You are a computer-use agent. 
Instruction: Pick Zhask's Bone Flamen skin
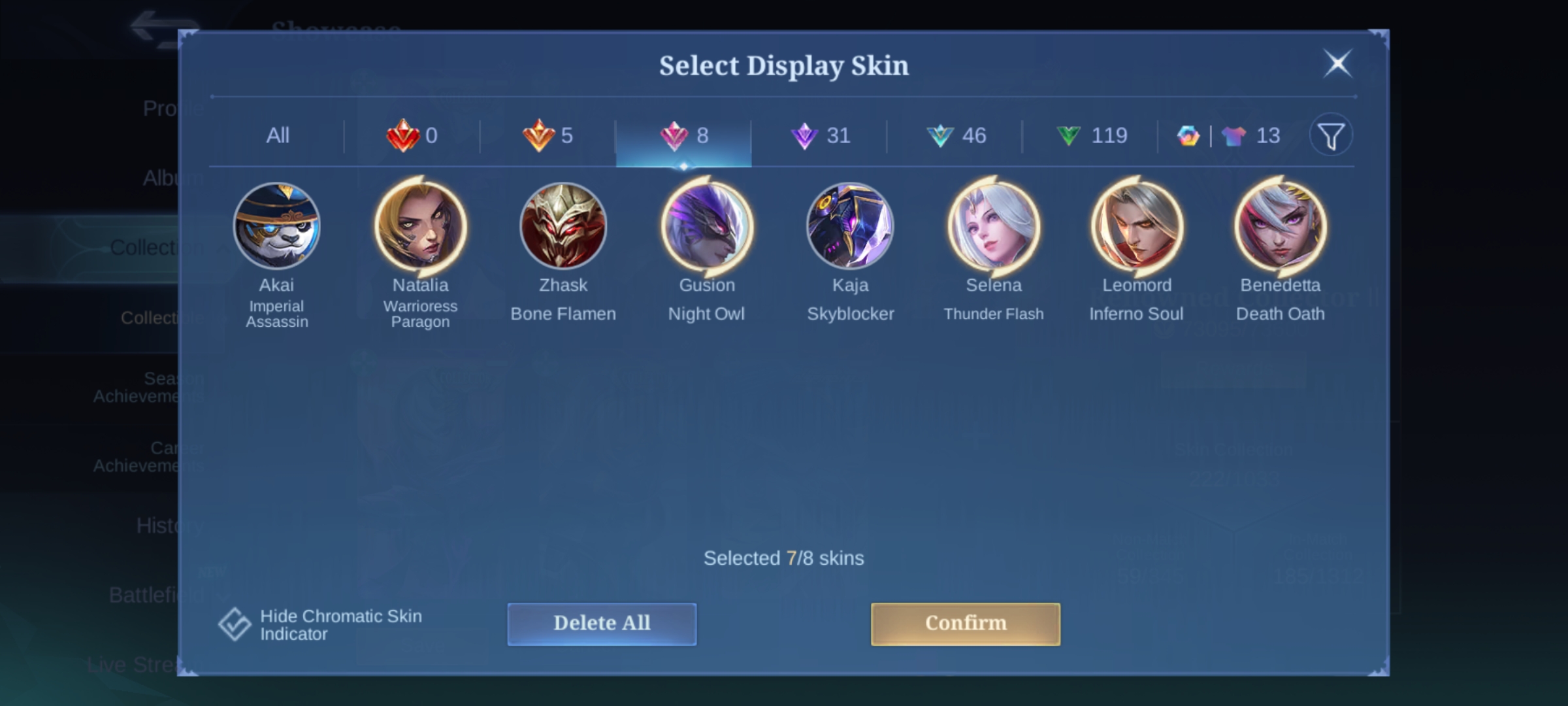[x=563, y=226]
